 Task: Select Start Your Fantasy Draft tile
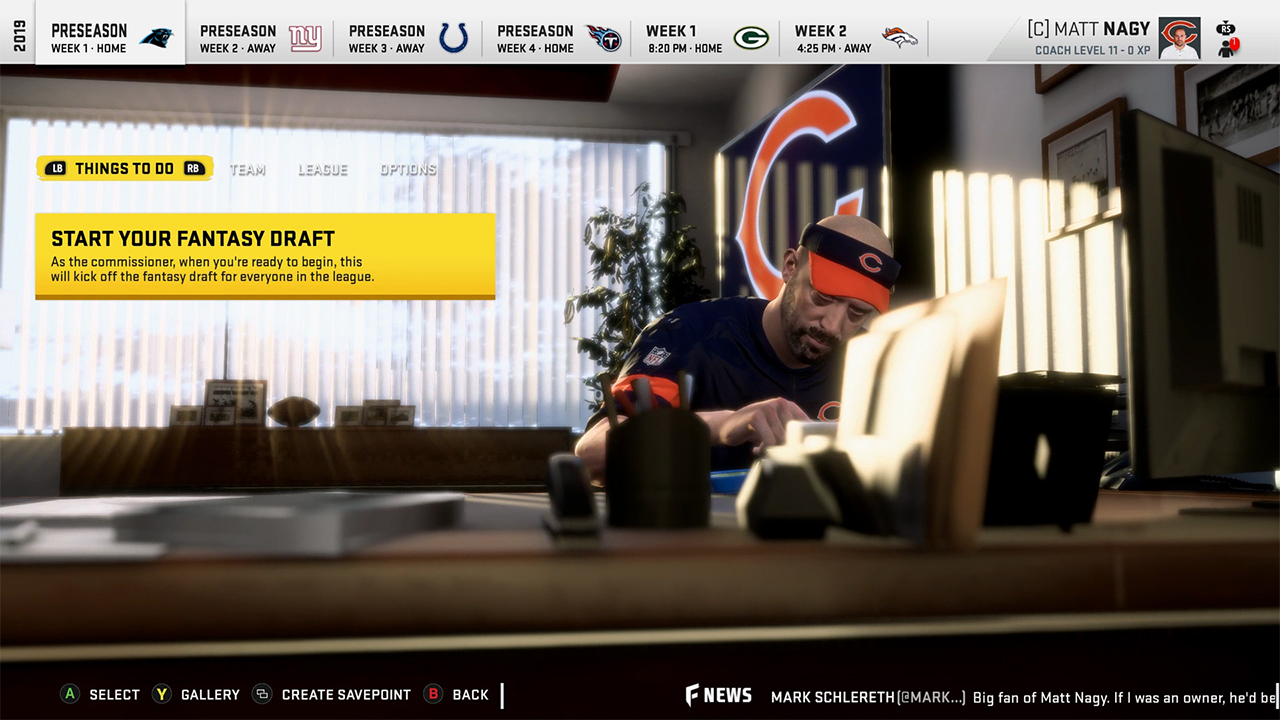265,256
